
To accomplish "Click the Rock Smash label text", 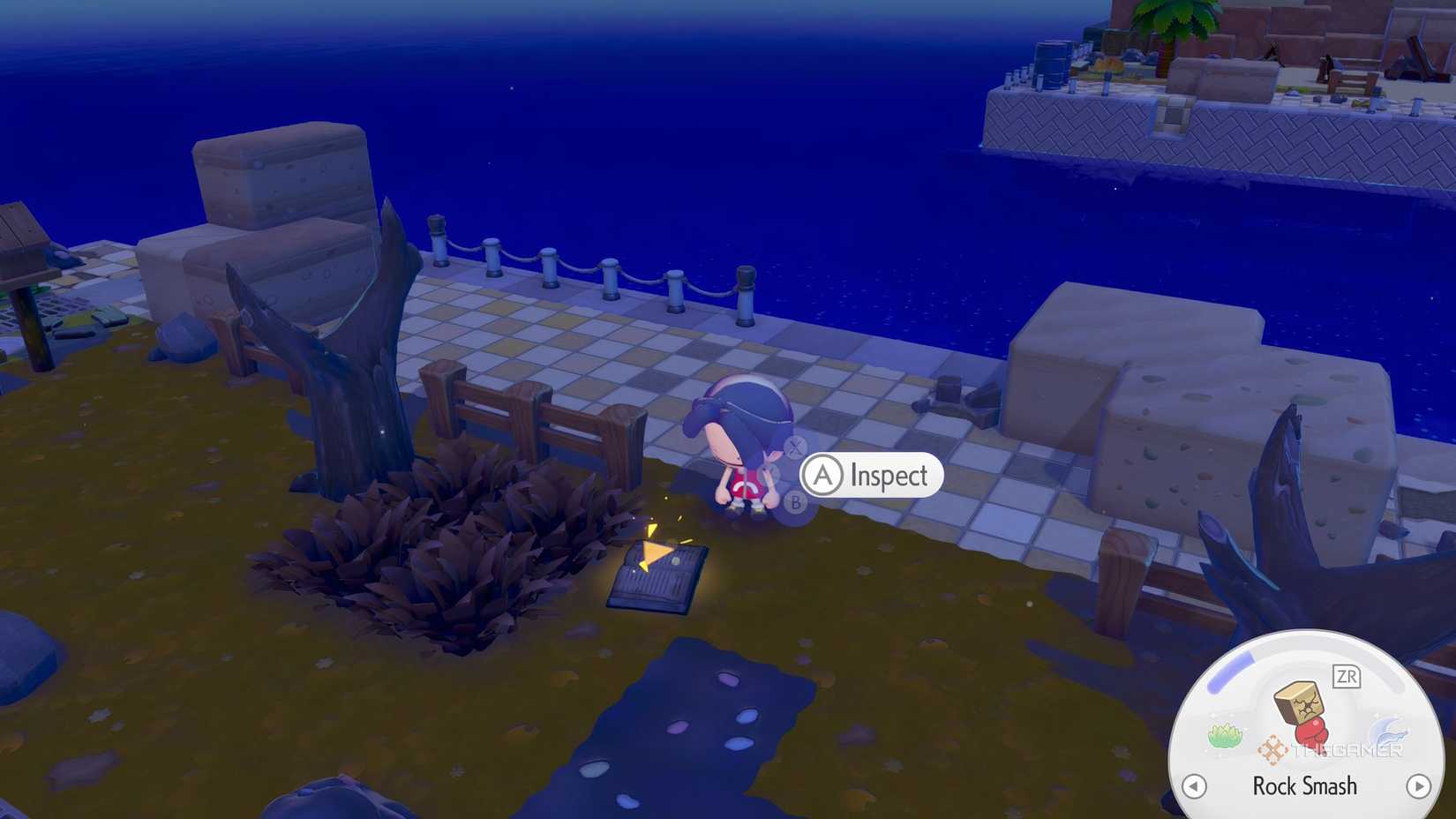I will coord(1304,786).
